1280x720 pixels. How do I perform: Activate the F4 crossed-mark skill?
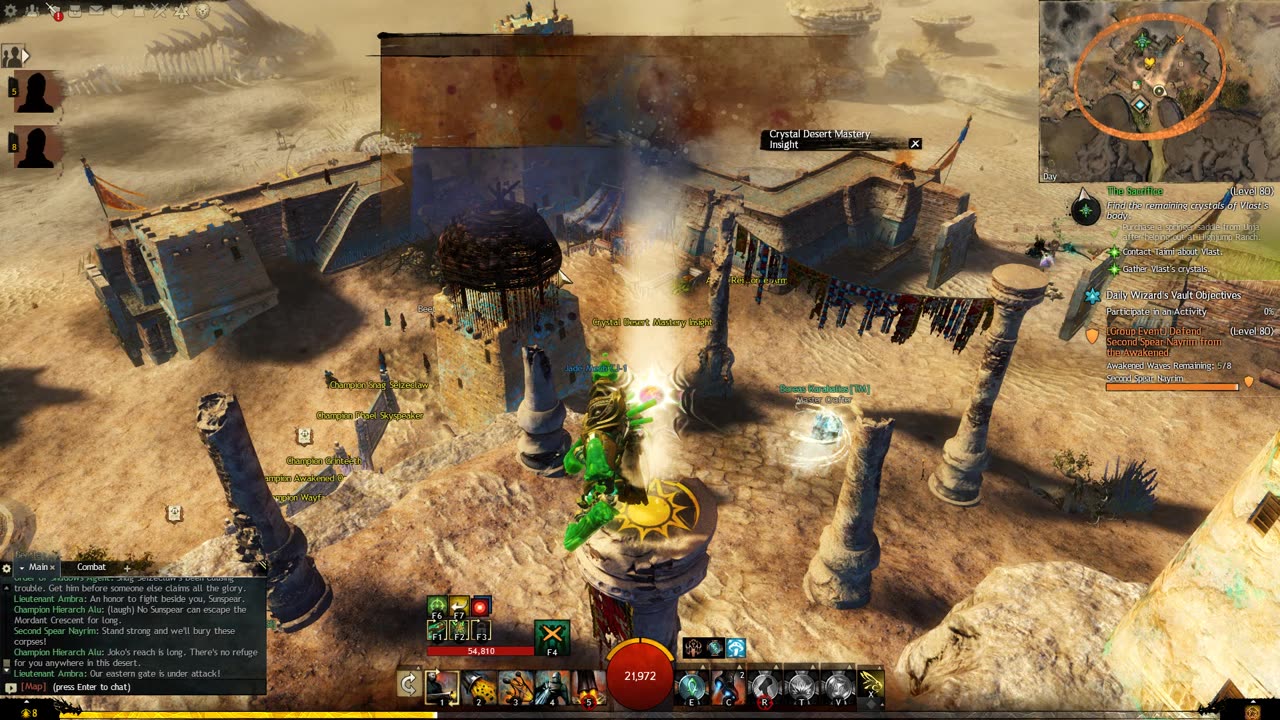point(552,637)
